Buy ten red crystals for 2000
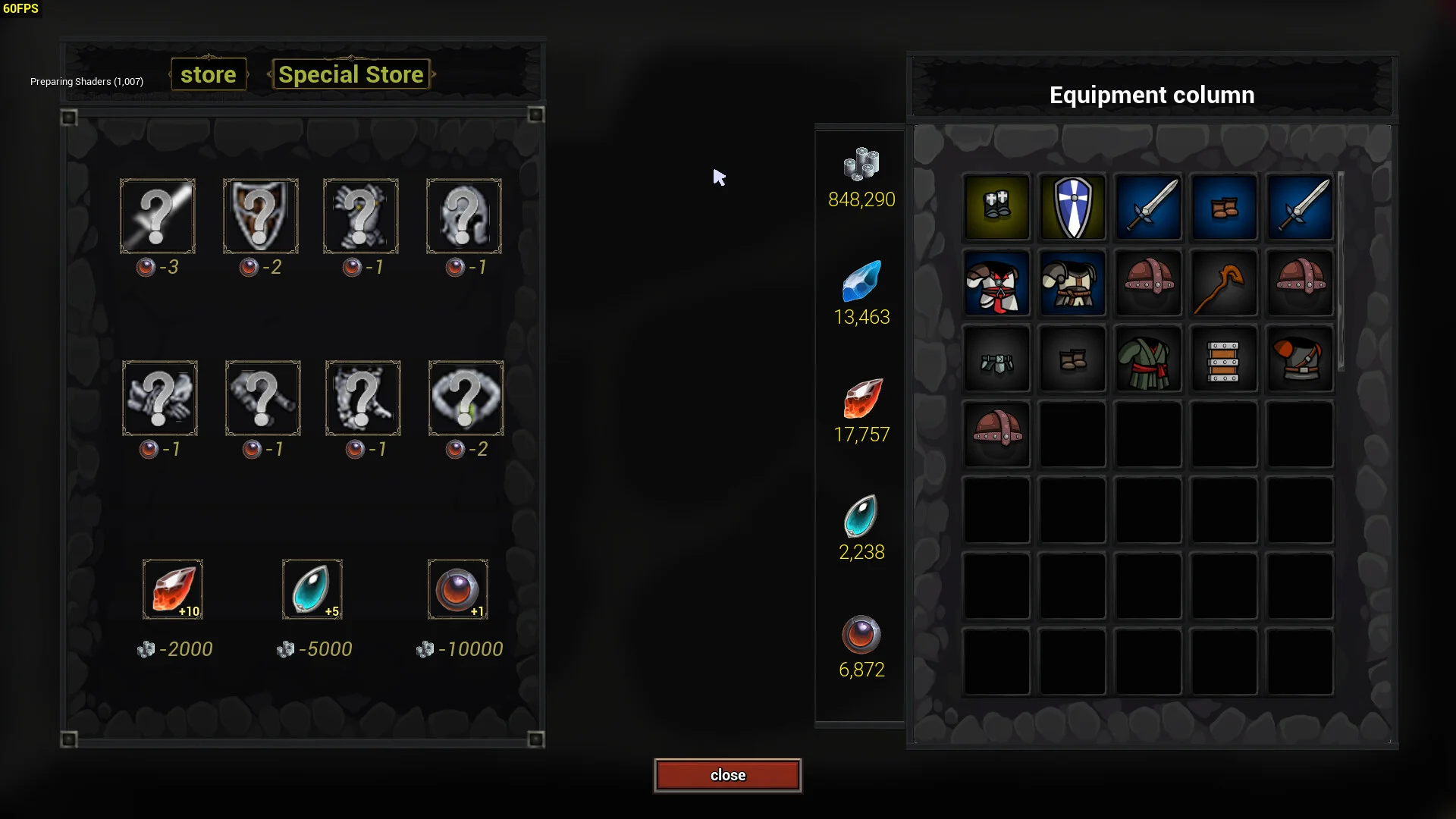1456x819 pixels. [173, 589]
